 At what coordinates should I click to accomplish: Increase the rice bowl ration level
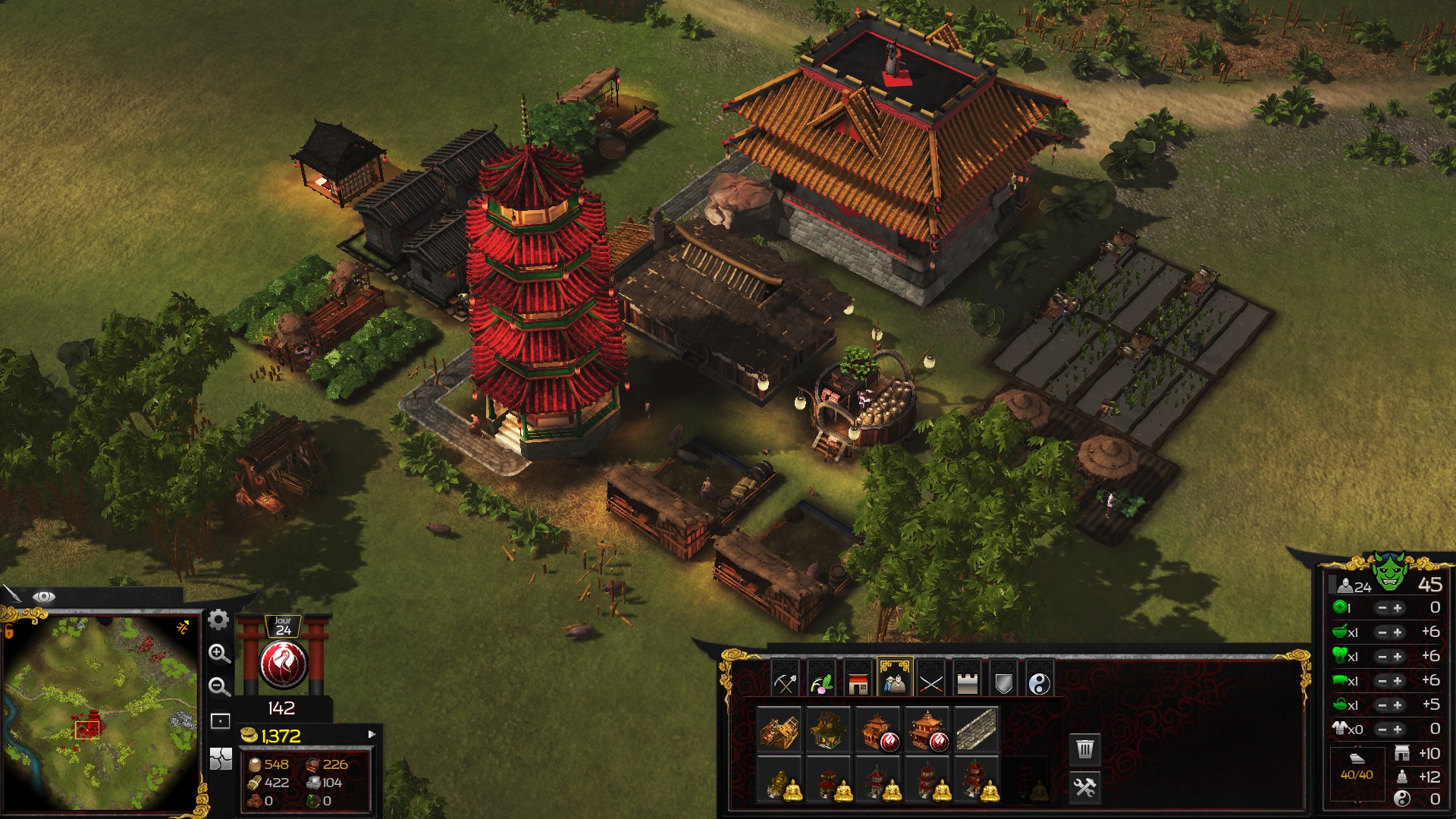[x=1398, y=632]
